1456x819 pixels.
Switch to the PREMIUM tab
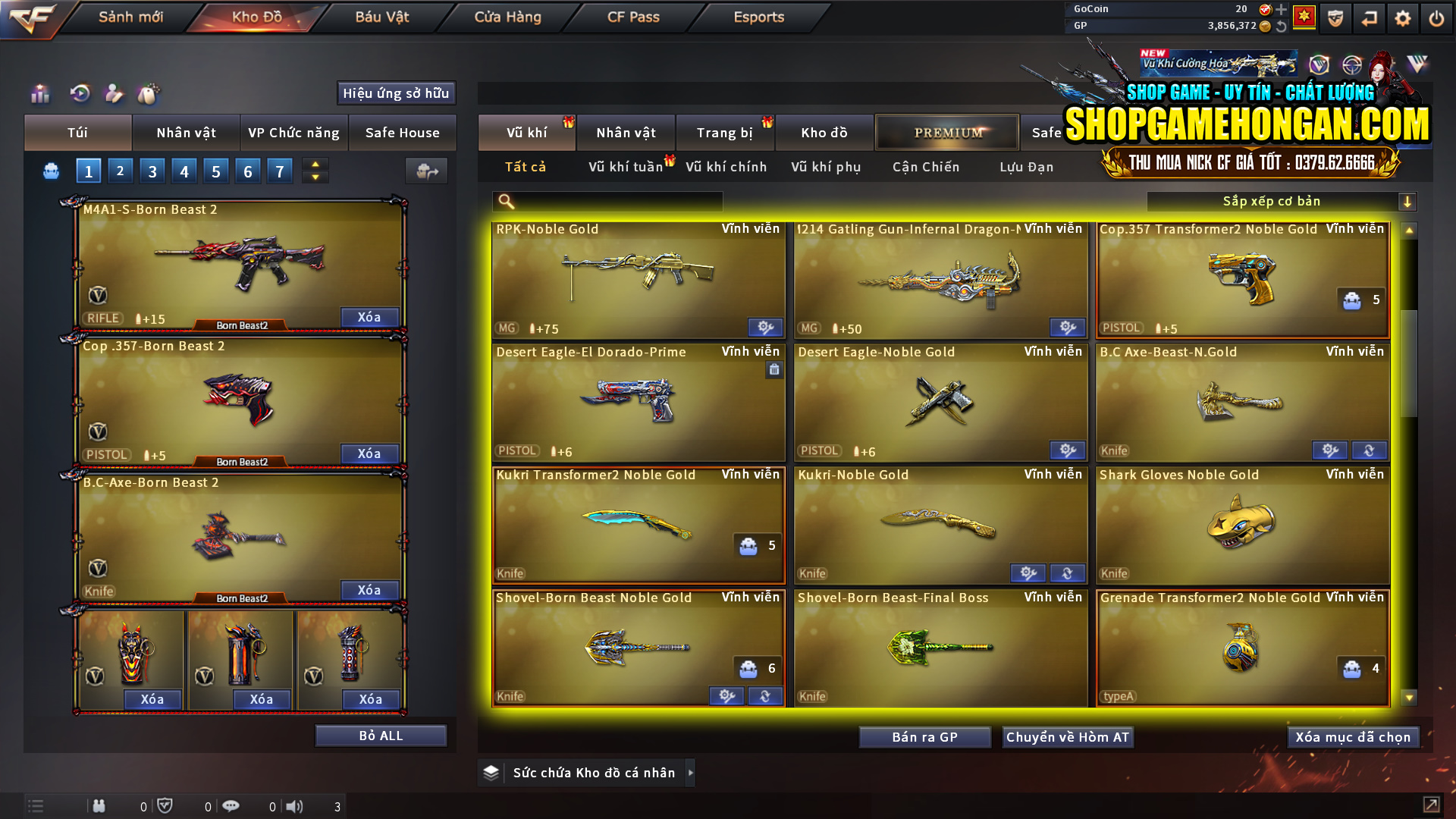coord(947,132)
